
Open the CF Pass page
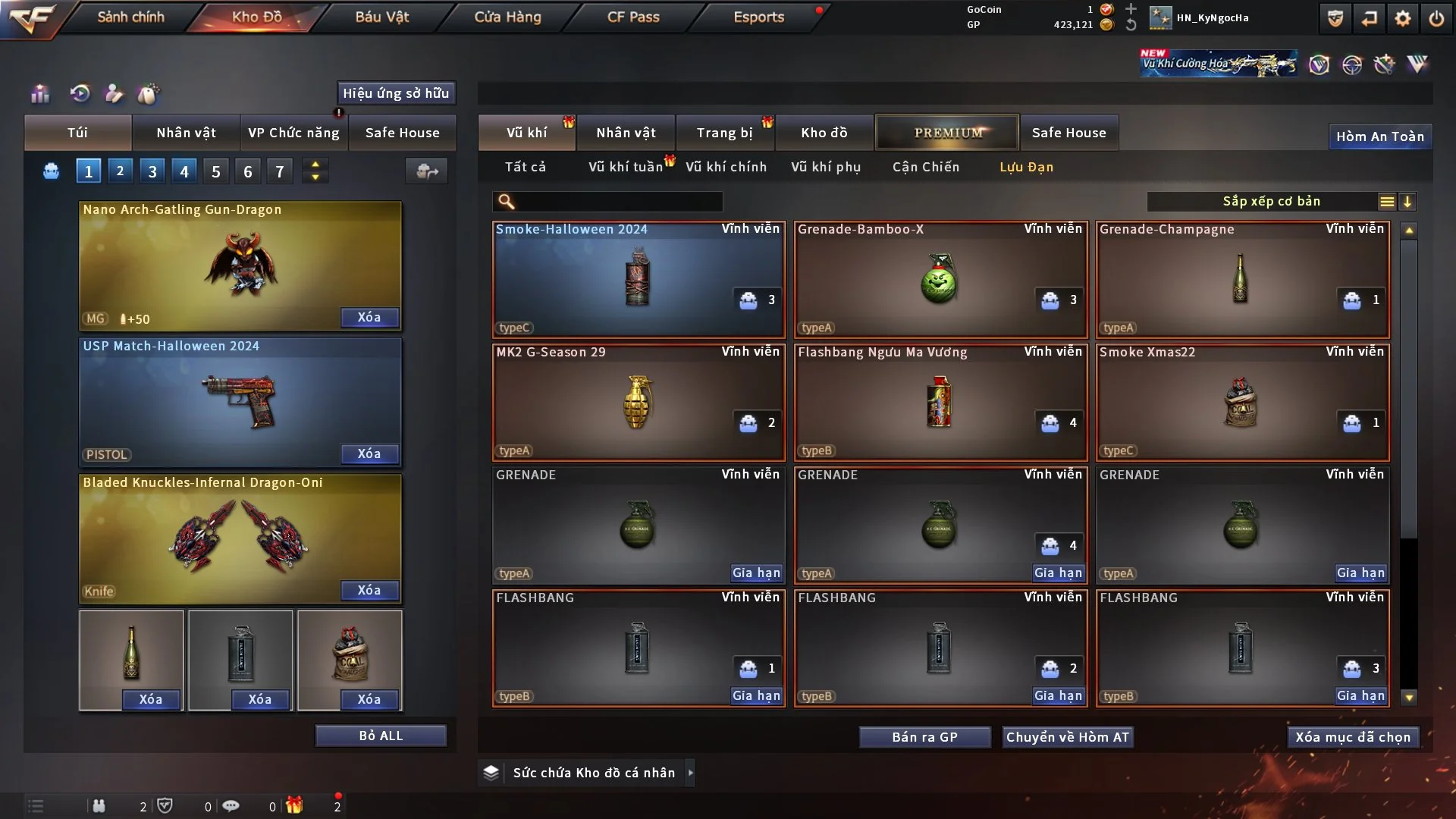[633, 17]
